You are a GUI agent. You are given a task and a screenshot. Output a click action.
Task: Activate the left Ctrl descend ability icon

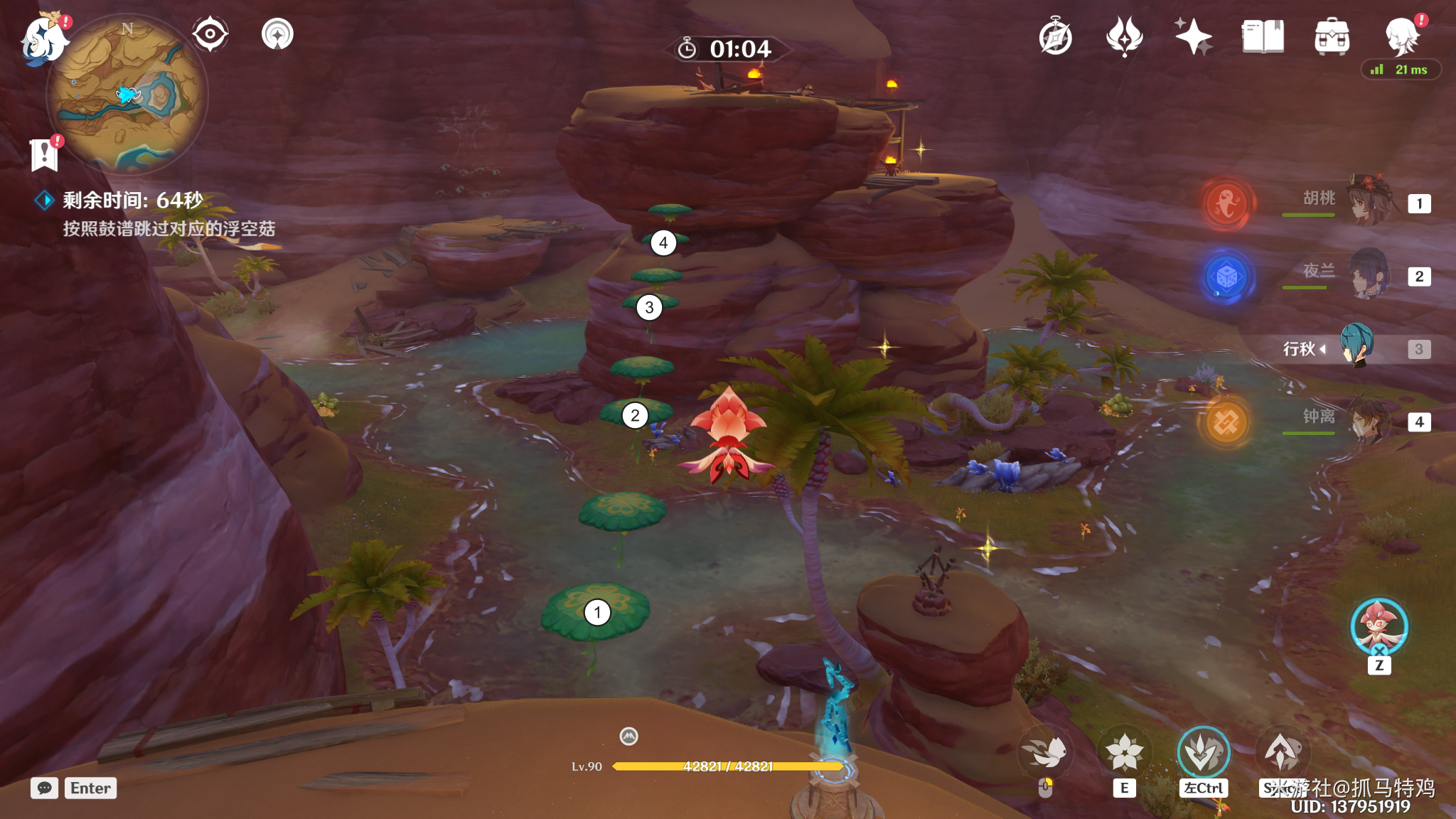coord(1203,752)
